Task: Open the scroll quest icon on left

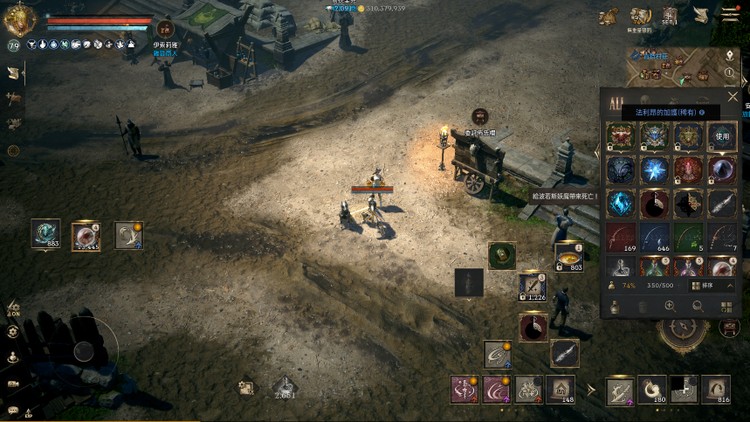Action: click(x=14, y=73)
